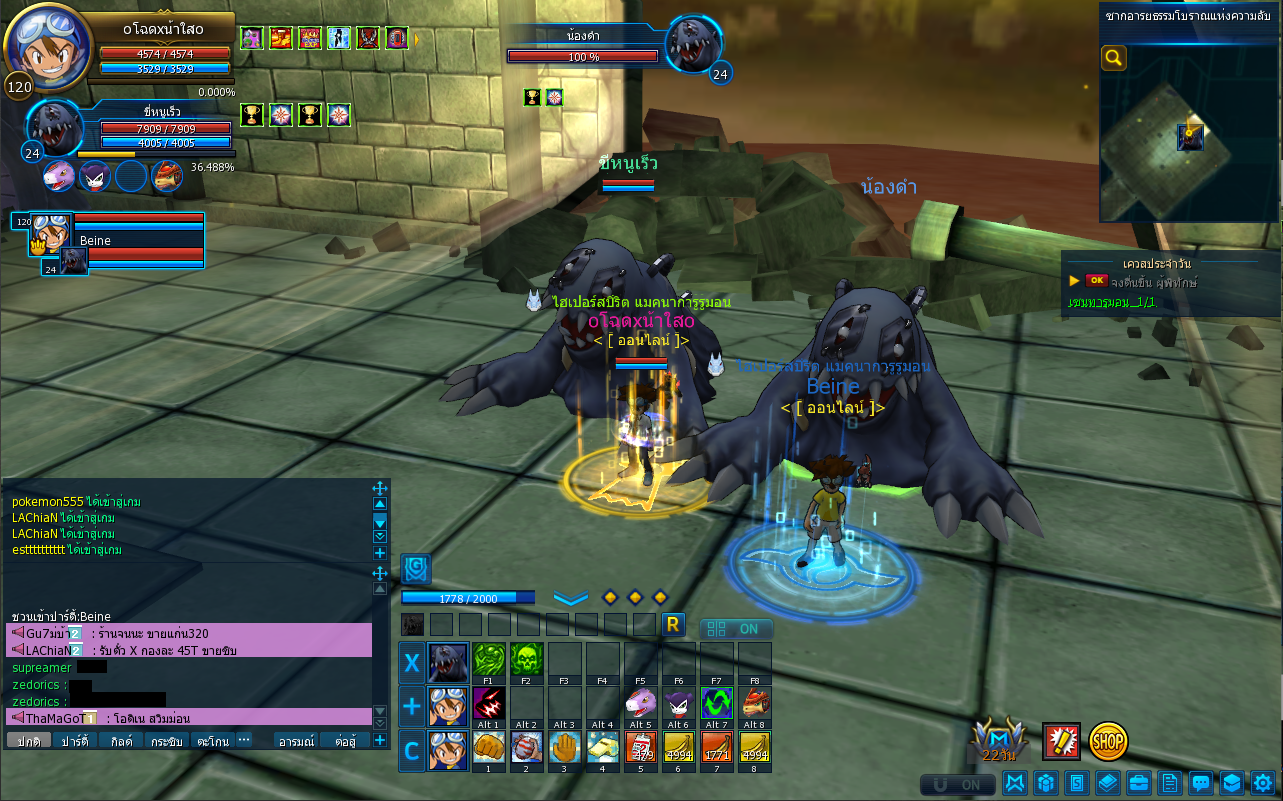Open the guild shield G icon

tap(416, 569)
